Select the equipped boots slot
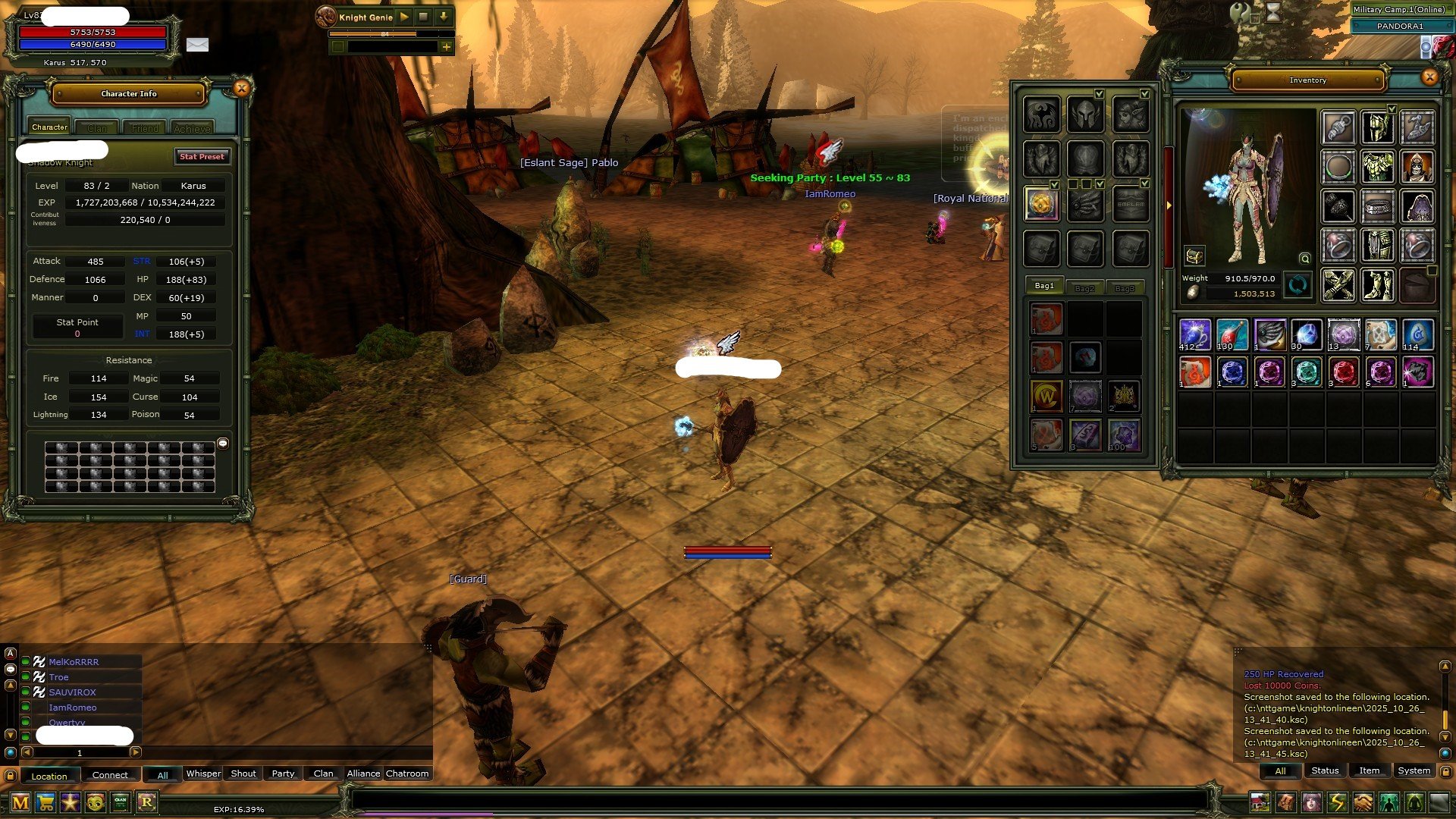This screenshot has height=819, width=1456. tap(1377, 285)
